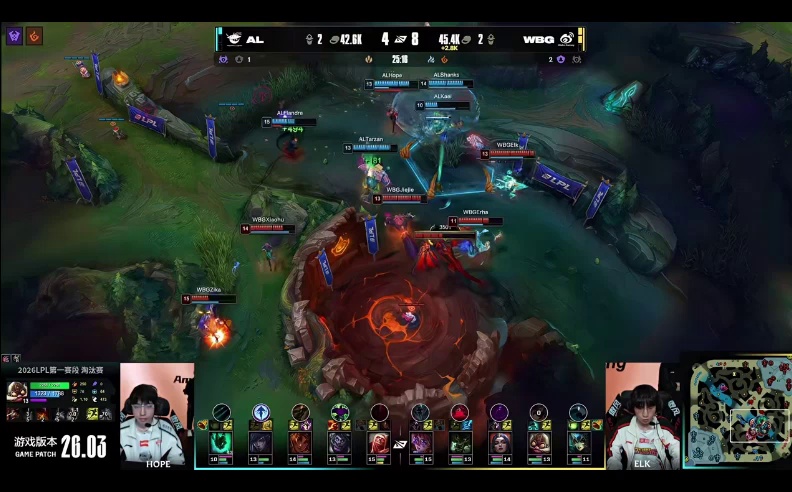Viewport: 792px width, 492px height.
Task: Click the selected champion's portrait in the stats panel
Action: click(x=18, y=391)
